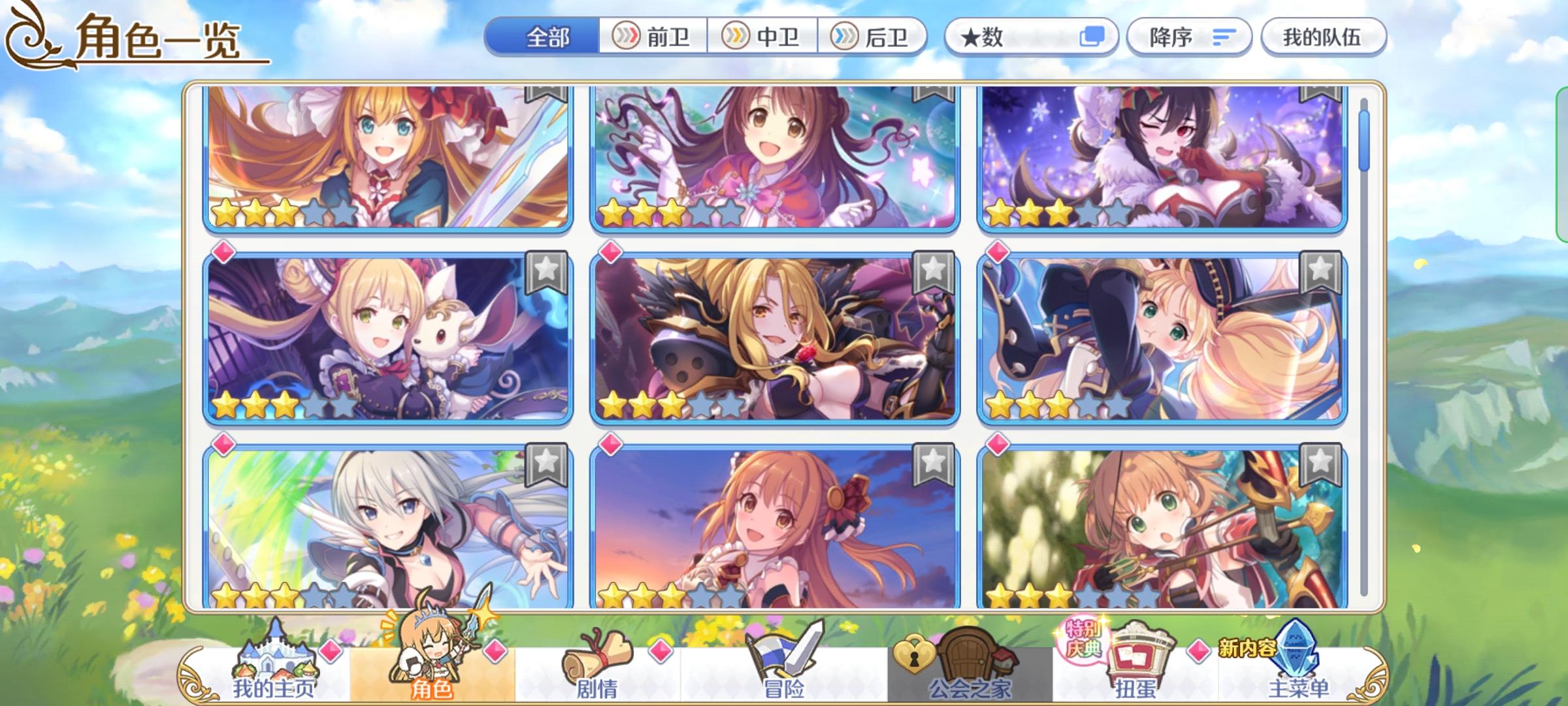Switch to the 前卫 vanguard tab

click(653, 37)
